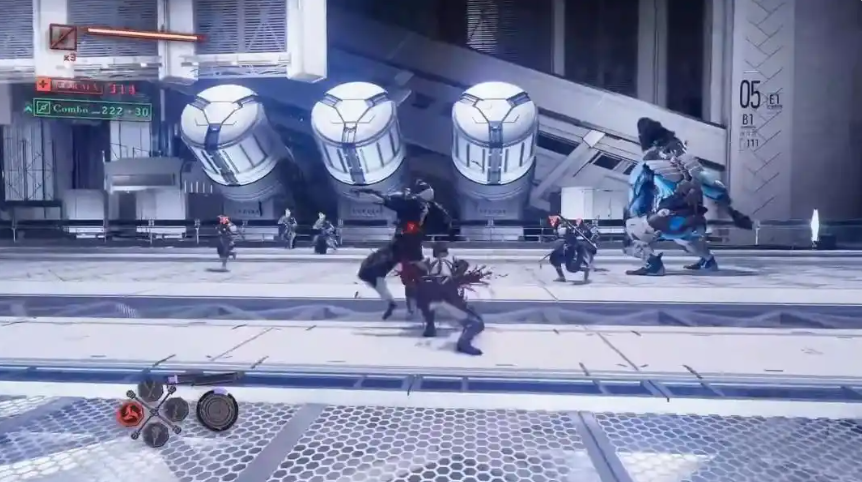Choose the bottom SAS ability slot

click(155, 433)
